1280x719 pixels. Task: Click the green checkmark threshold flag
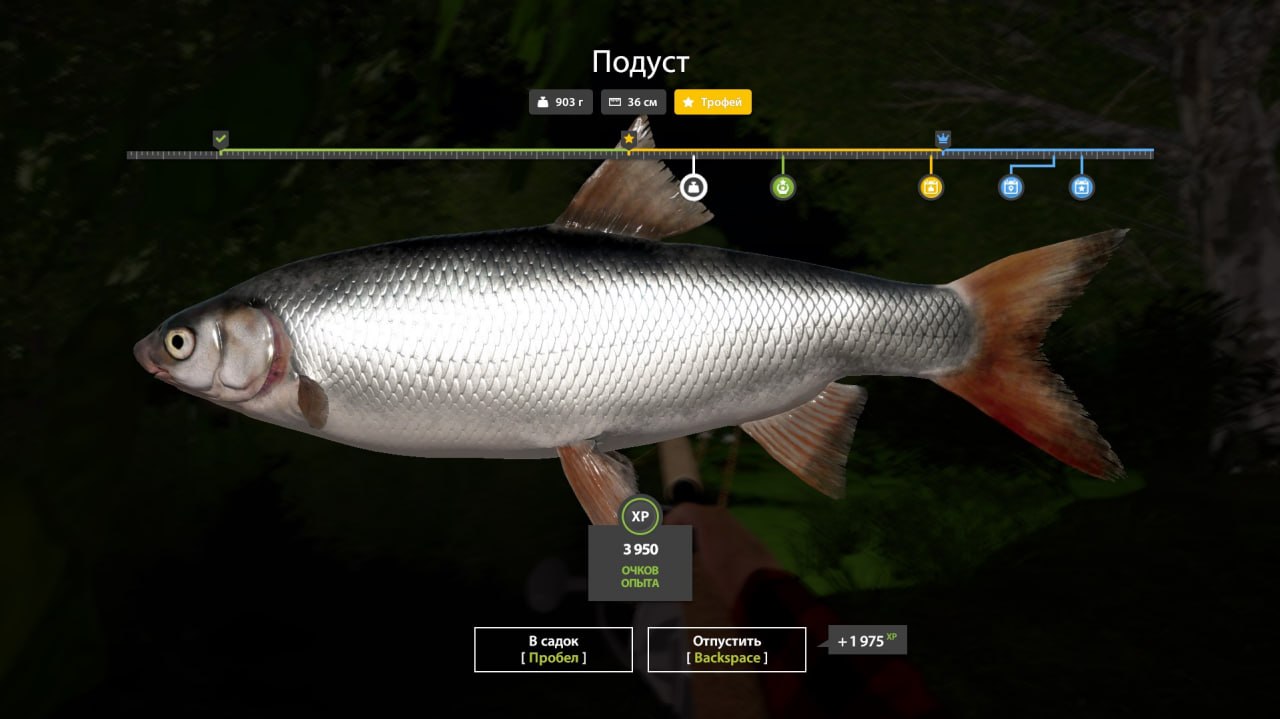click(x=220, y=139)
